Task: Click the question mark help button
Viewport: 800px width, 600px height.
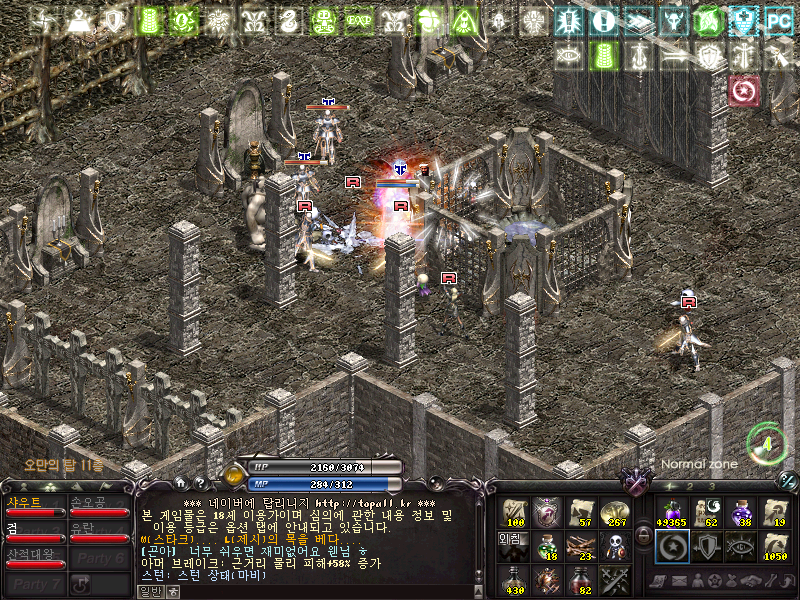Action: coord(200,483)
